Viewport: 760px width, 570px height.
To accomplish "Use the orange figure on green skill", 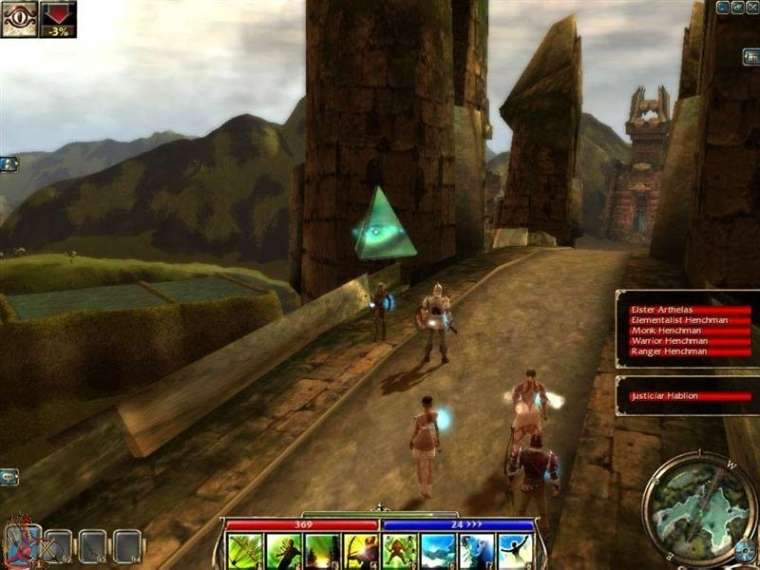I will tap(400, 551).
